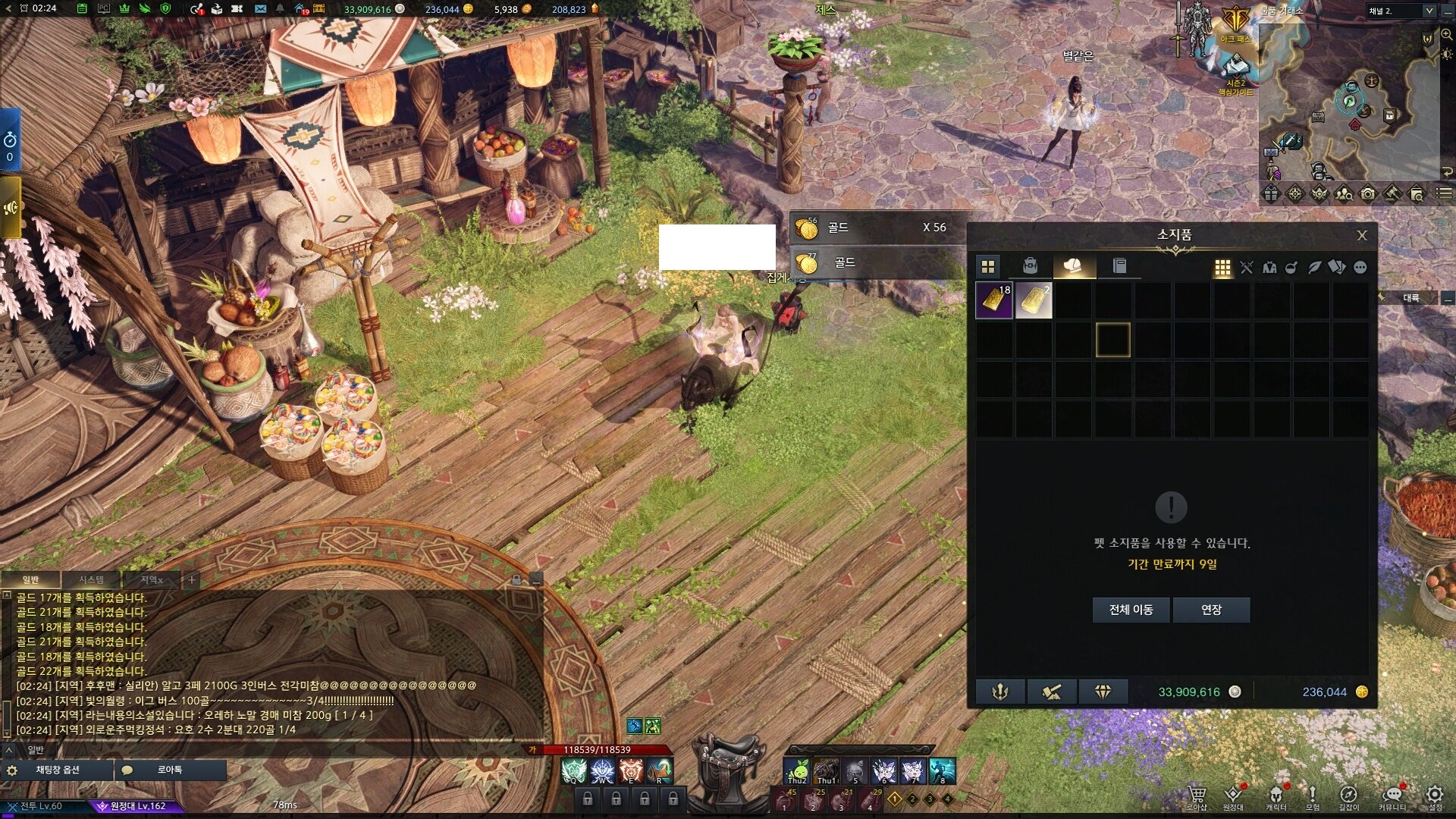The width and height of the screenshot is (1456, 819).
Task: Open the 로아샵 shop cart icon
Action: [1197, 795]
